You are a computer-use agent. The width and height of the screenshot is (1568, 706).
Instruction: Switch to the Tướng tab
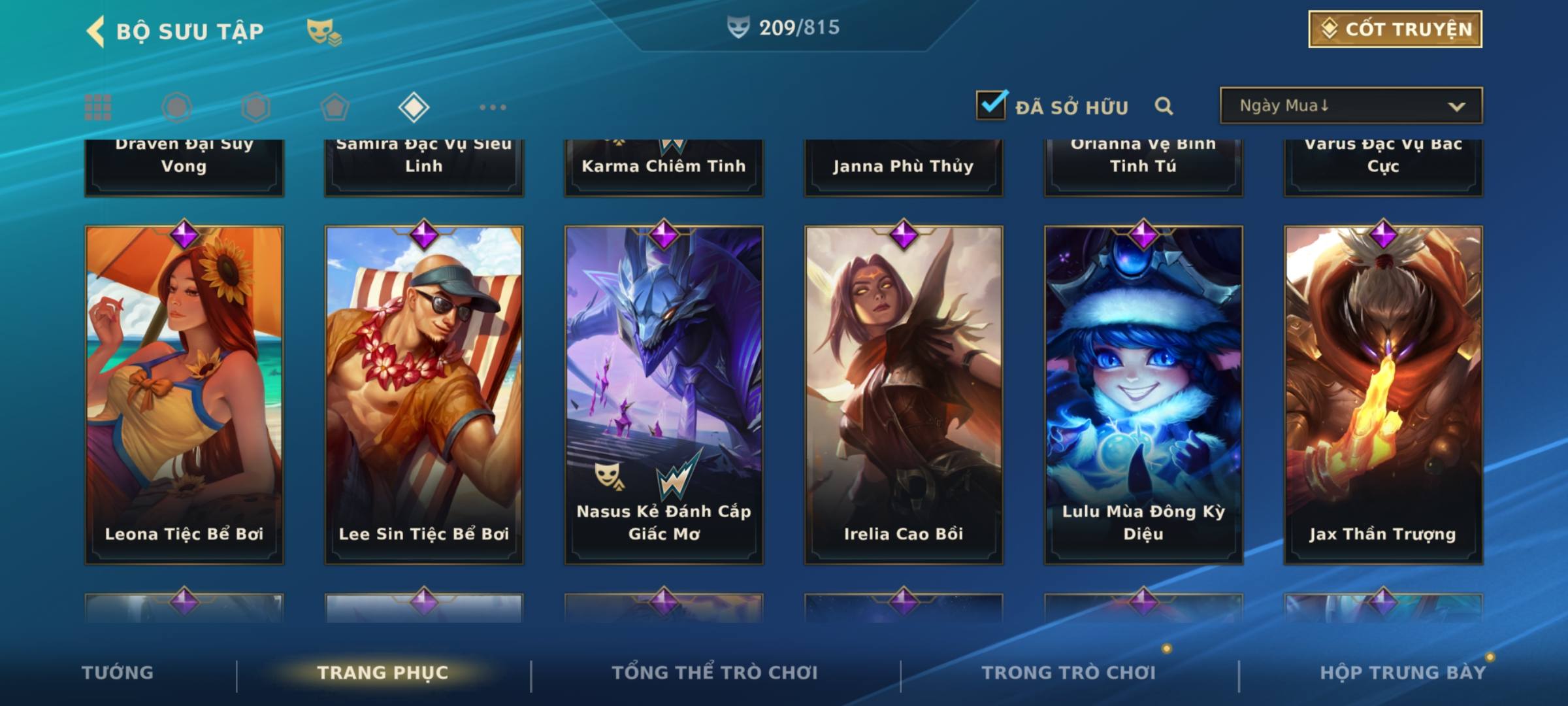coord(118,673)
